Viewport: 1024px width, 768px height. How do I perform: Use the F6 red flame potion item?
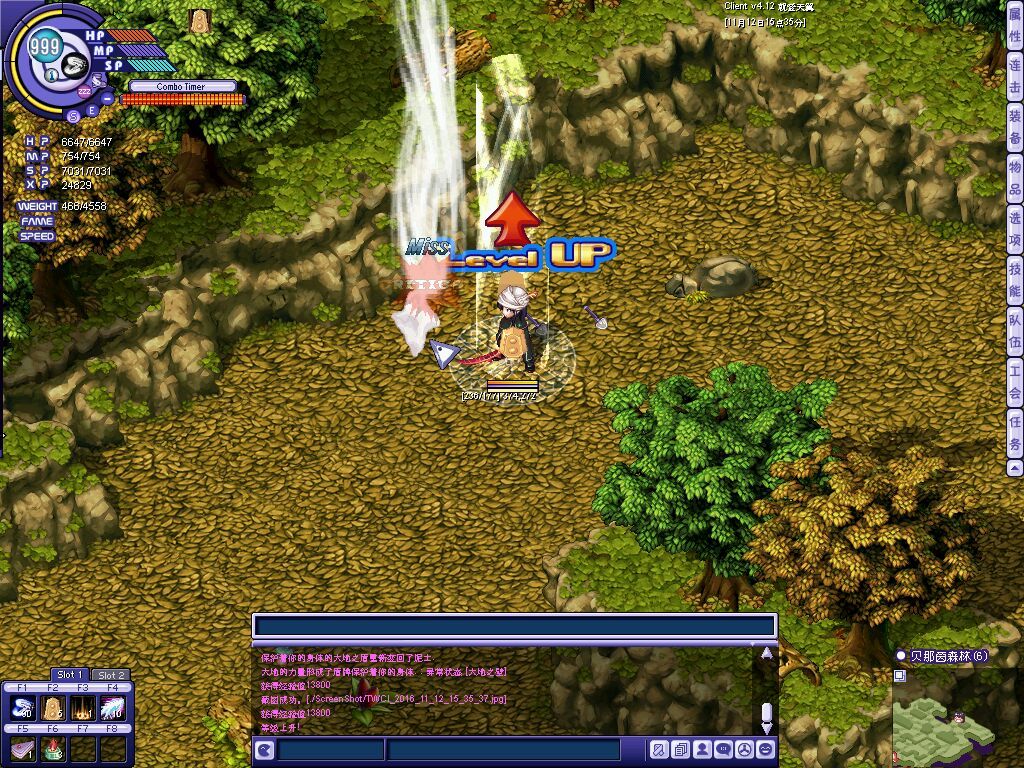(54, 749)
